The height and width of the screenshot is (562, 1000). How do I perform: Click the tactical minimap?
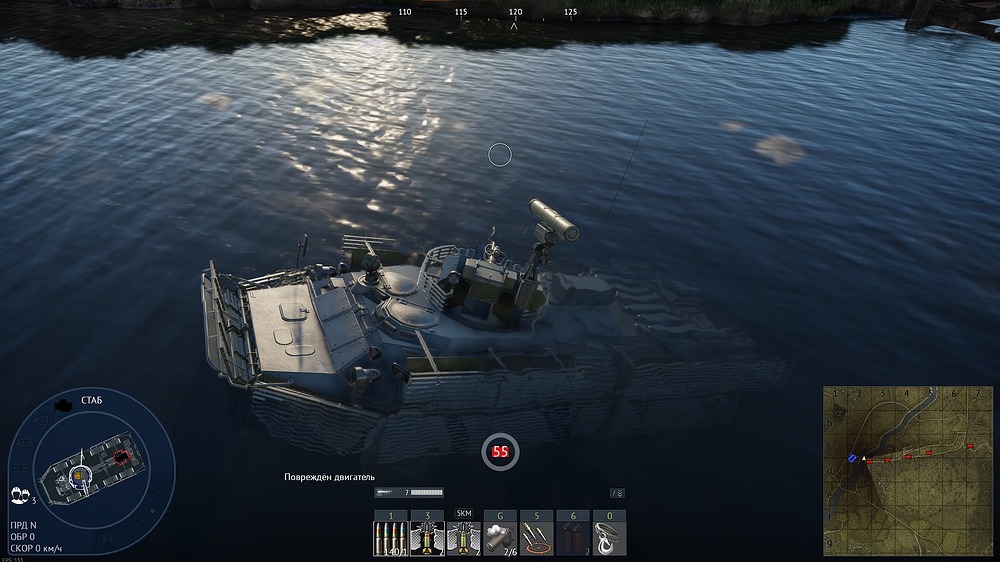908,472
